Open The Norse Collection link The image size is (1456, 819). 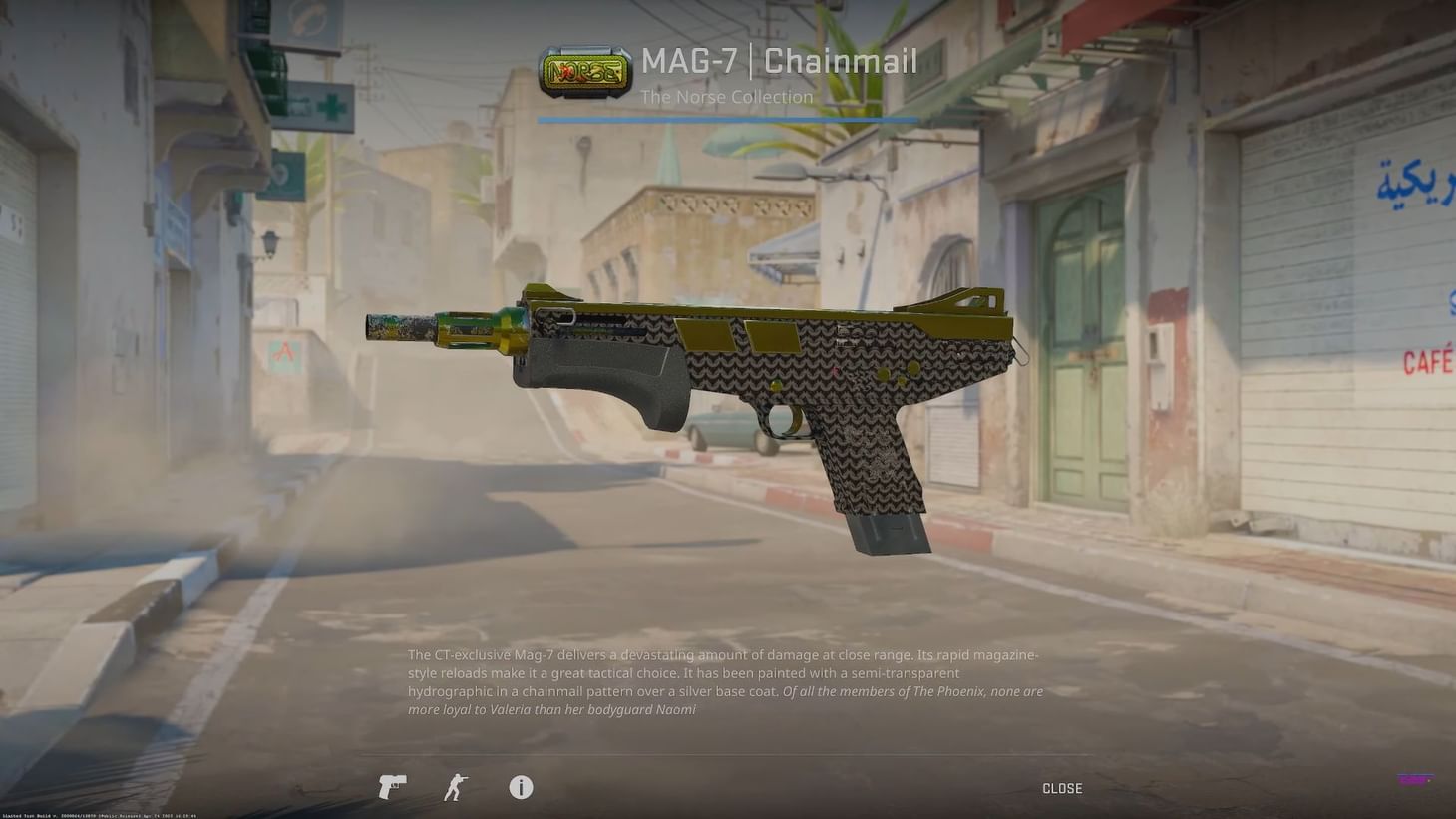(x=726, y=95)
